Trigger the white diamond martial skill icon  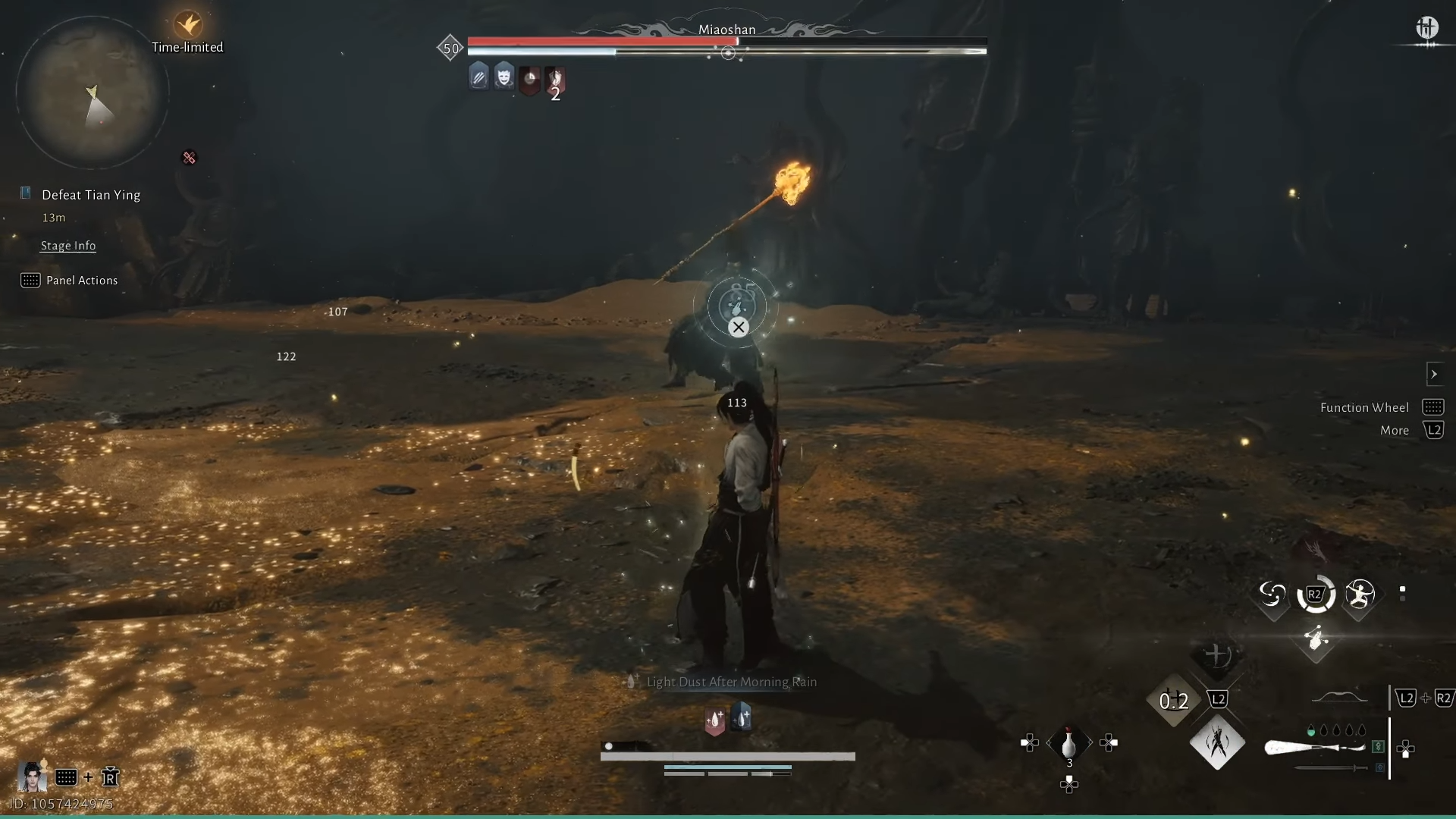point(1217,742)
